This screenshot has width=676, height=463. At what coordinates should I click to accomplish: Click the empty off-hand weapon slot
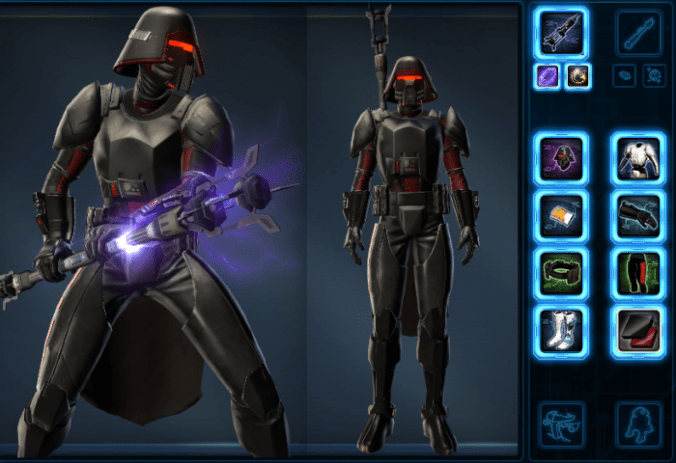639,34
